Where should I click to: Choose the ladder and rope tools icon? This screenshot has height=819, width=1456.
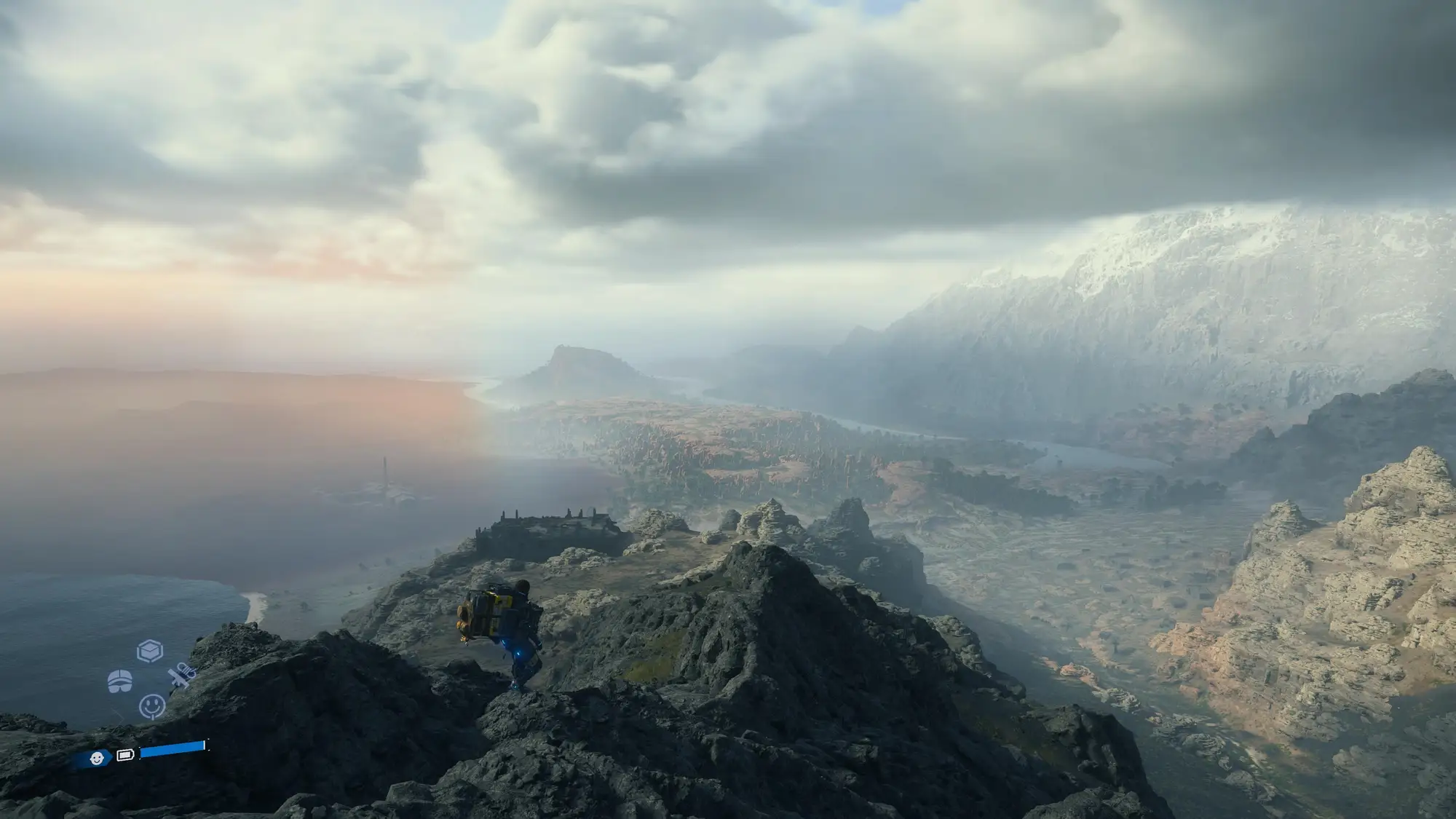point(181,677)
